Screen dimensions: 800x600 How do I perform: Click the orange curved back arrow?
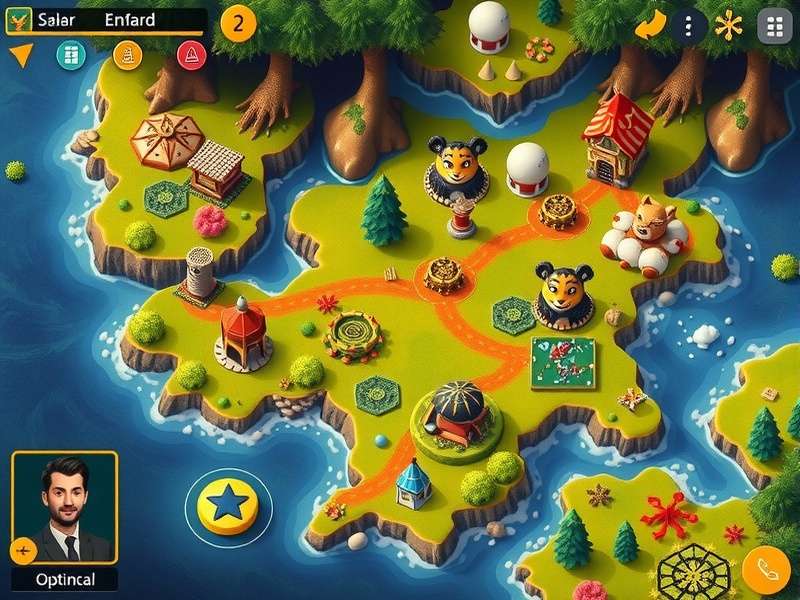650,25
